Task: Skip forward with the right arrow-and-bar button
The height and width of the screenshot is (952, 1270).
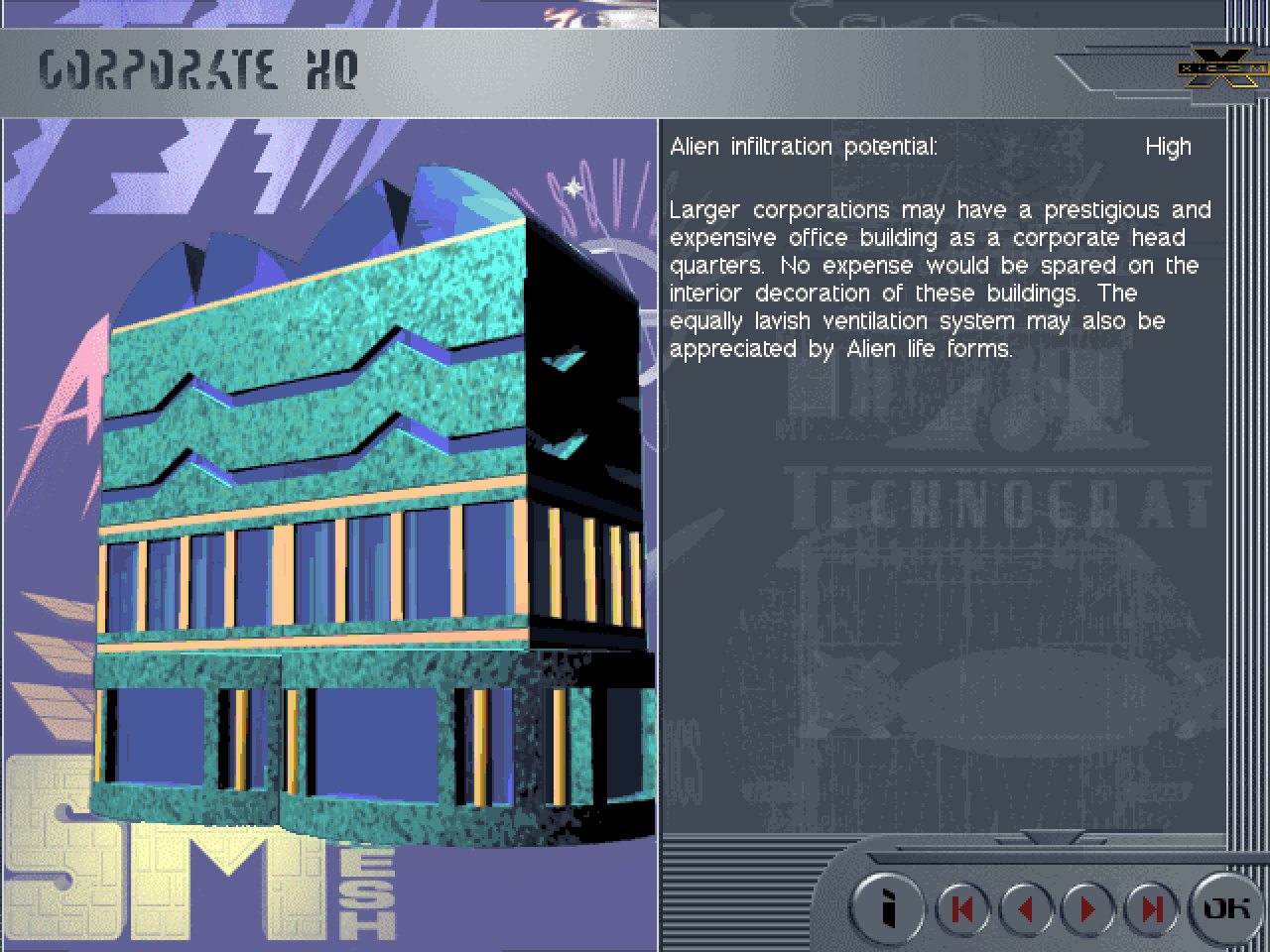Action: click(x=1151, y=908)
